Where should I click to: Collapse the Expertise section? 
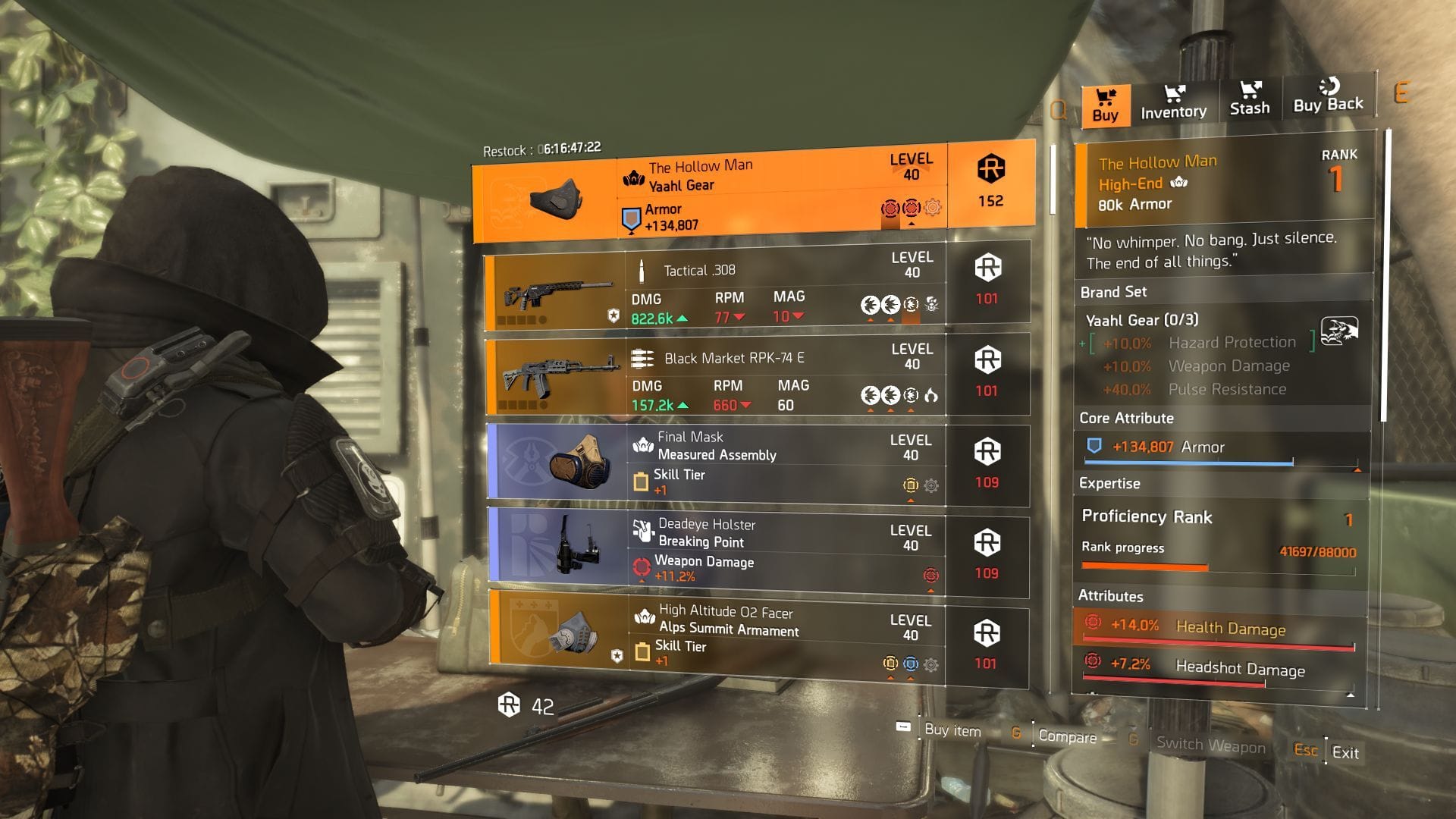point(1110,483)
